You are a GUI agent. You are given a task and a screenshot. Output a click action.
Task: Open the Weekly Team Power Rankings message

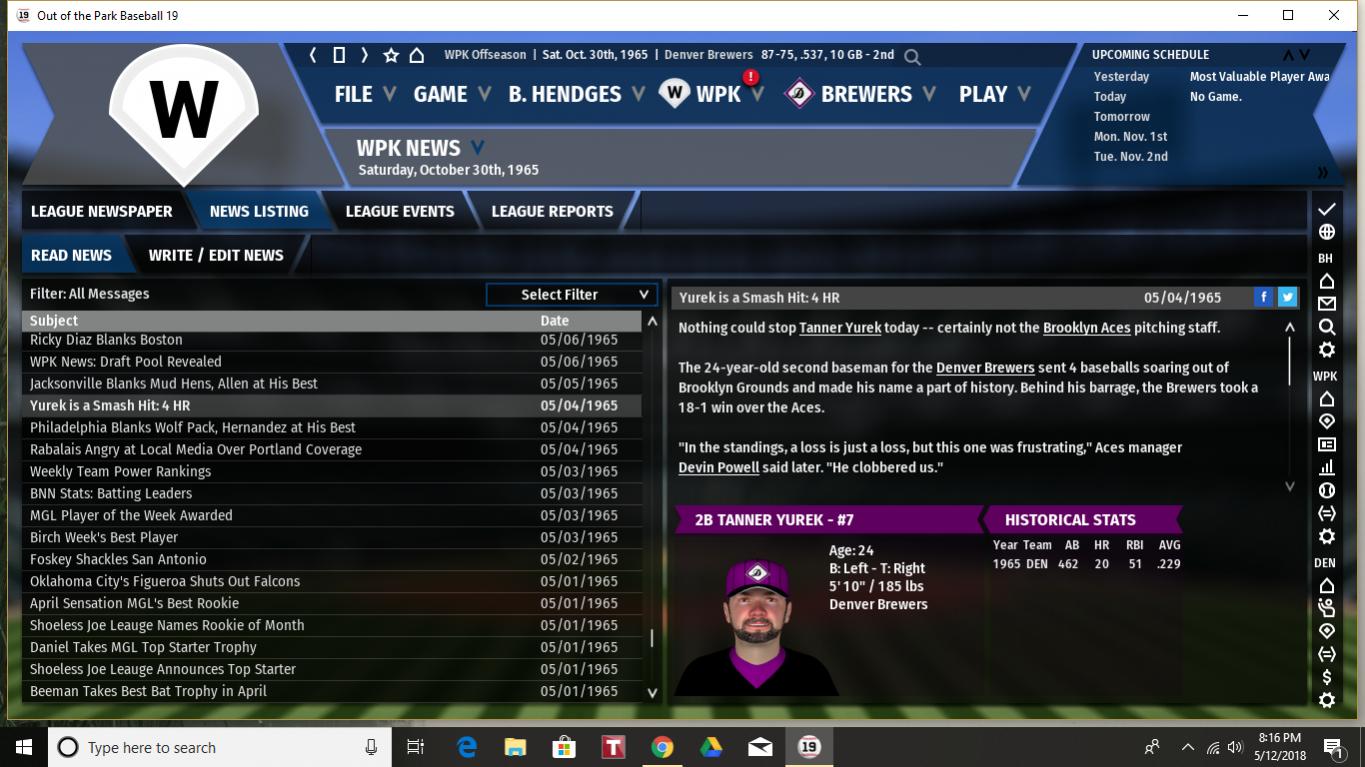120,471
